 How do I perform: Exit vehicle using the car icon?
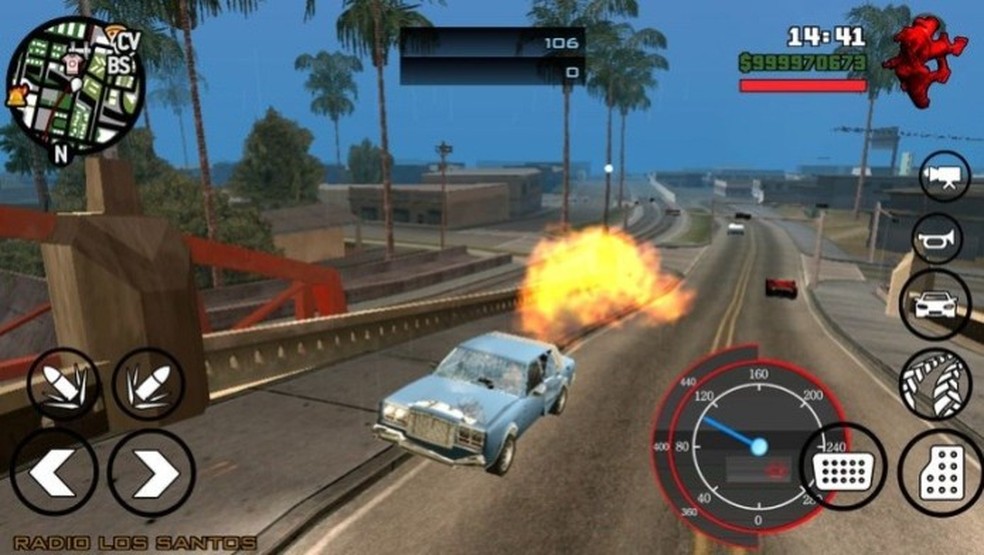click(x=935, y=305)
